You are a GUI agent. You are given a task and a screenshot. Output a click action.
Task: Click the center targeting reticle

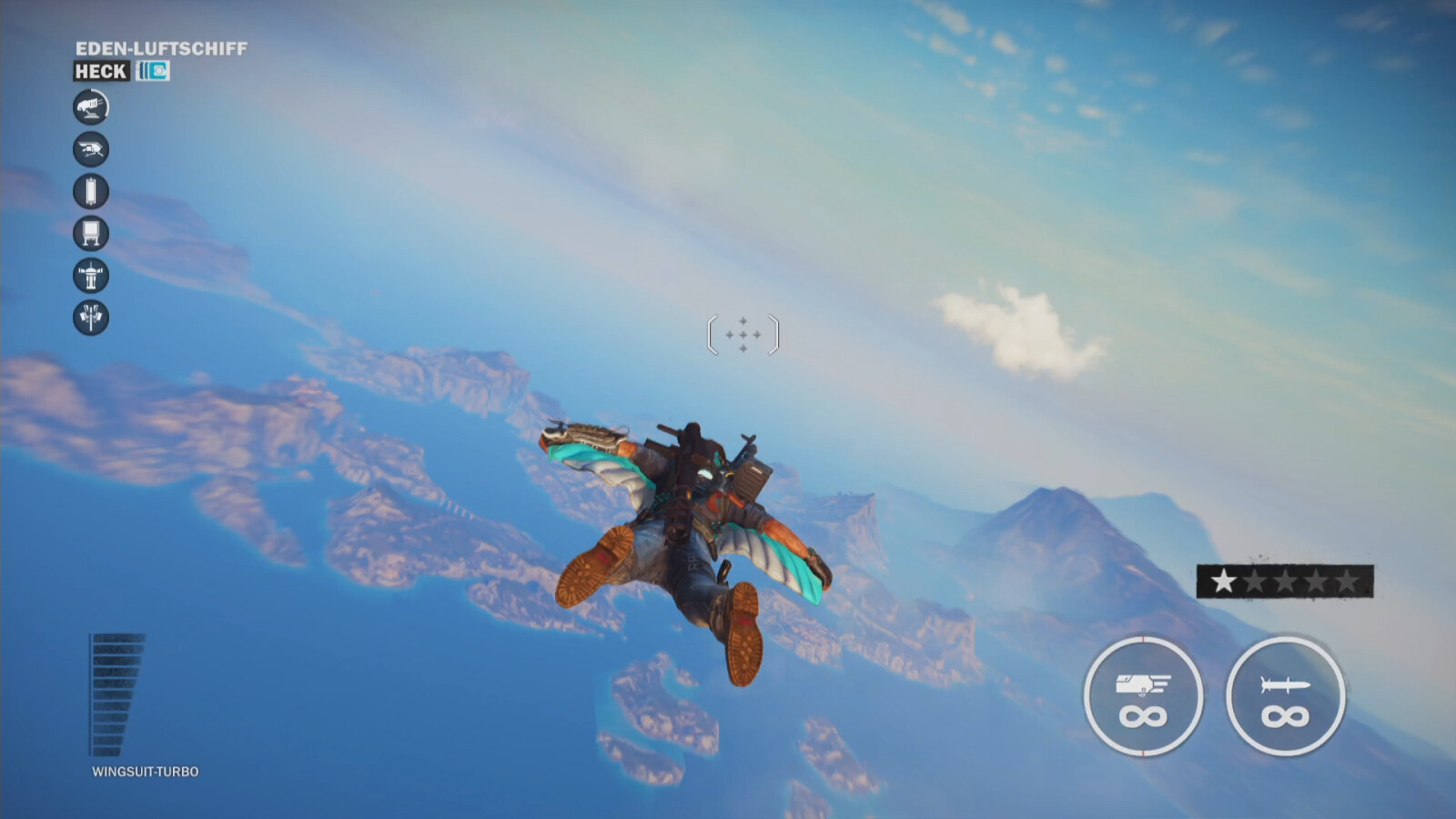[744, 334]
